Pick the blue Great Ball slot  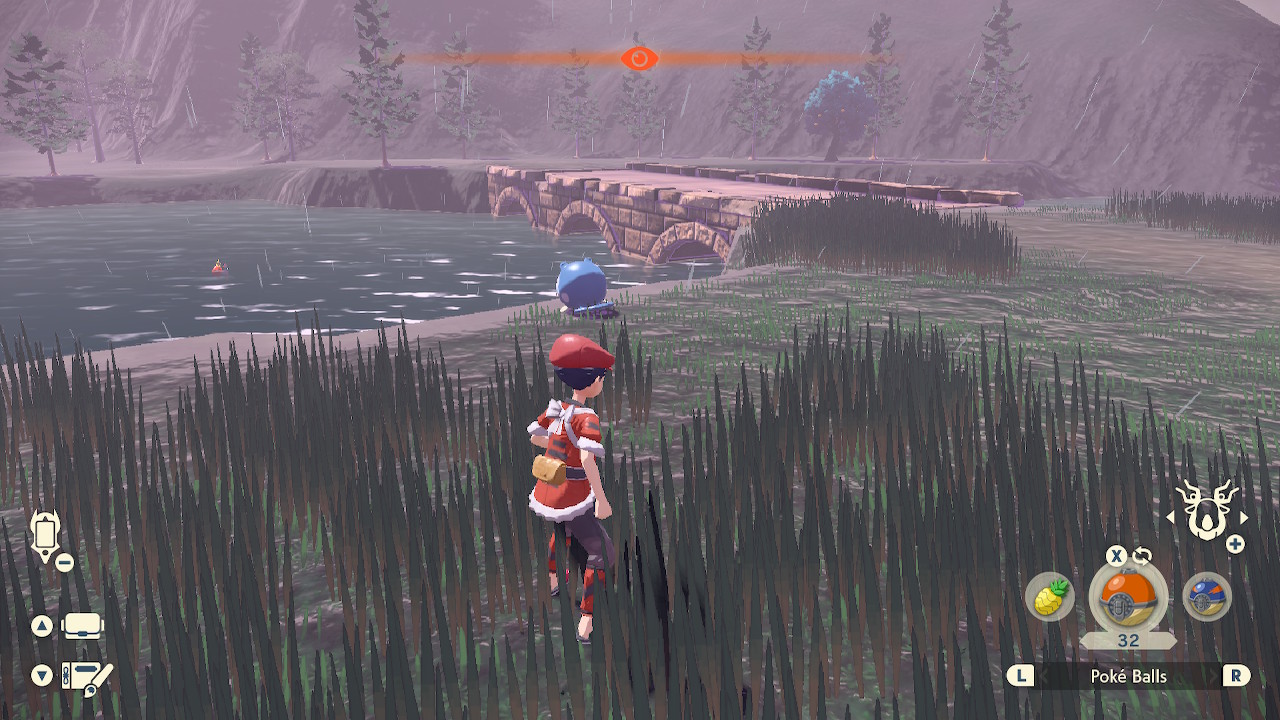point(1206,597)
